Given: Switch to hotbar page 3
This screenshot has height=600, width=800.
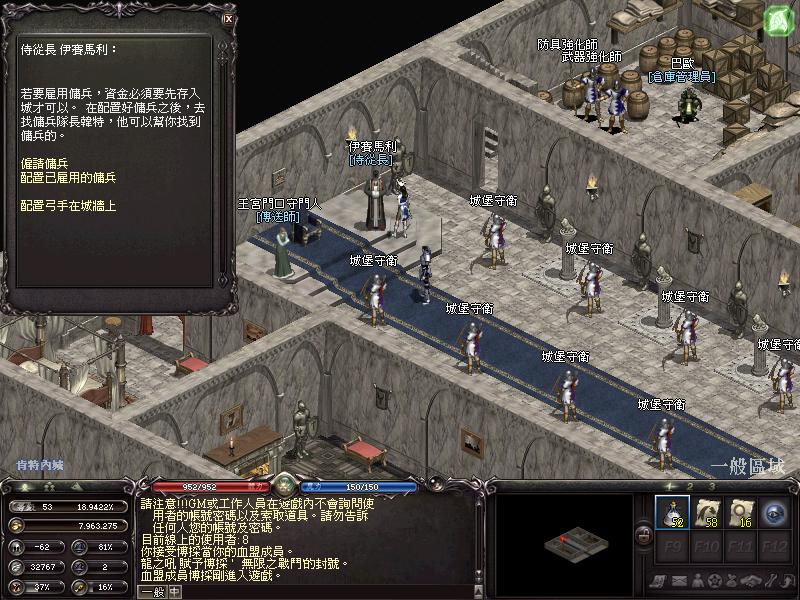Looking at the screenshot, I should click(x=713, y=487).
